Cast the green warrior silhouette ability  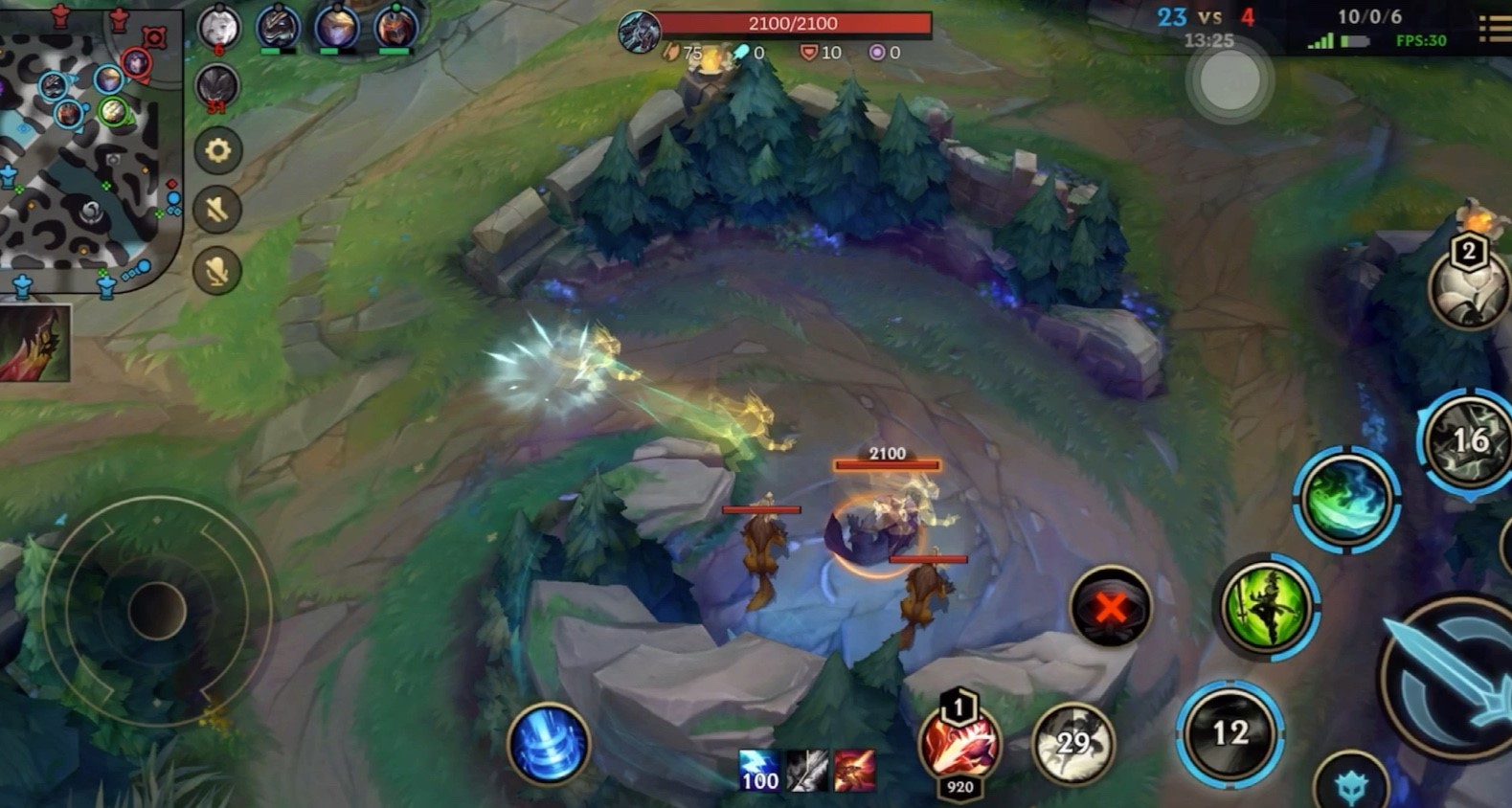[x=1268, y=605]
